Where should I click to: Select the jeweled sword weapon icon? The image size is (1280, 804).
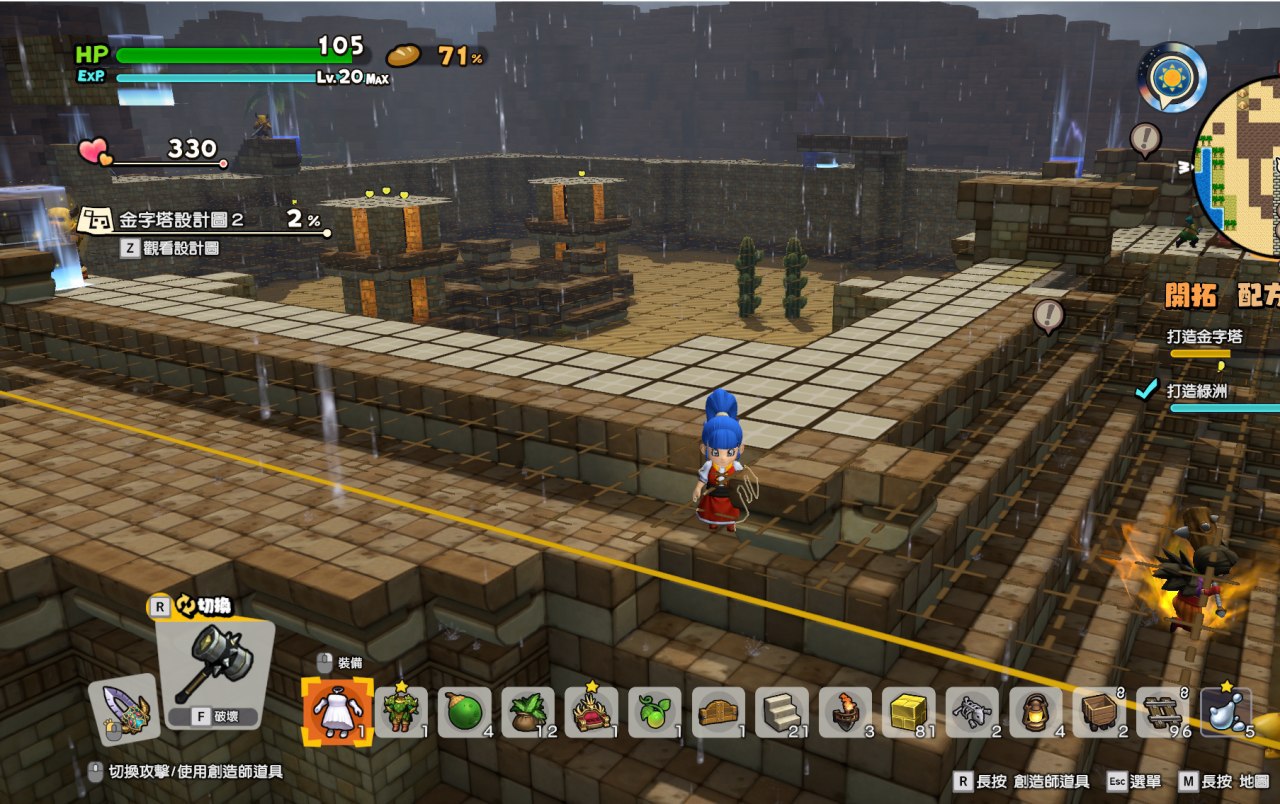124,709
